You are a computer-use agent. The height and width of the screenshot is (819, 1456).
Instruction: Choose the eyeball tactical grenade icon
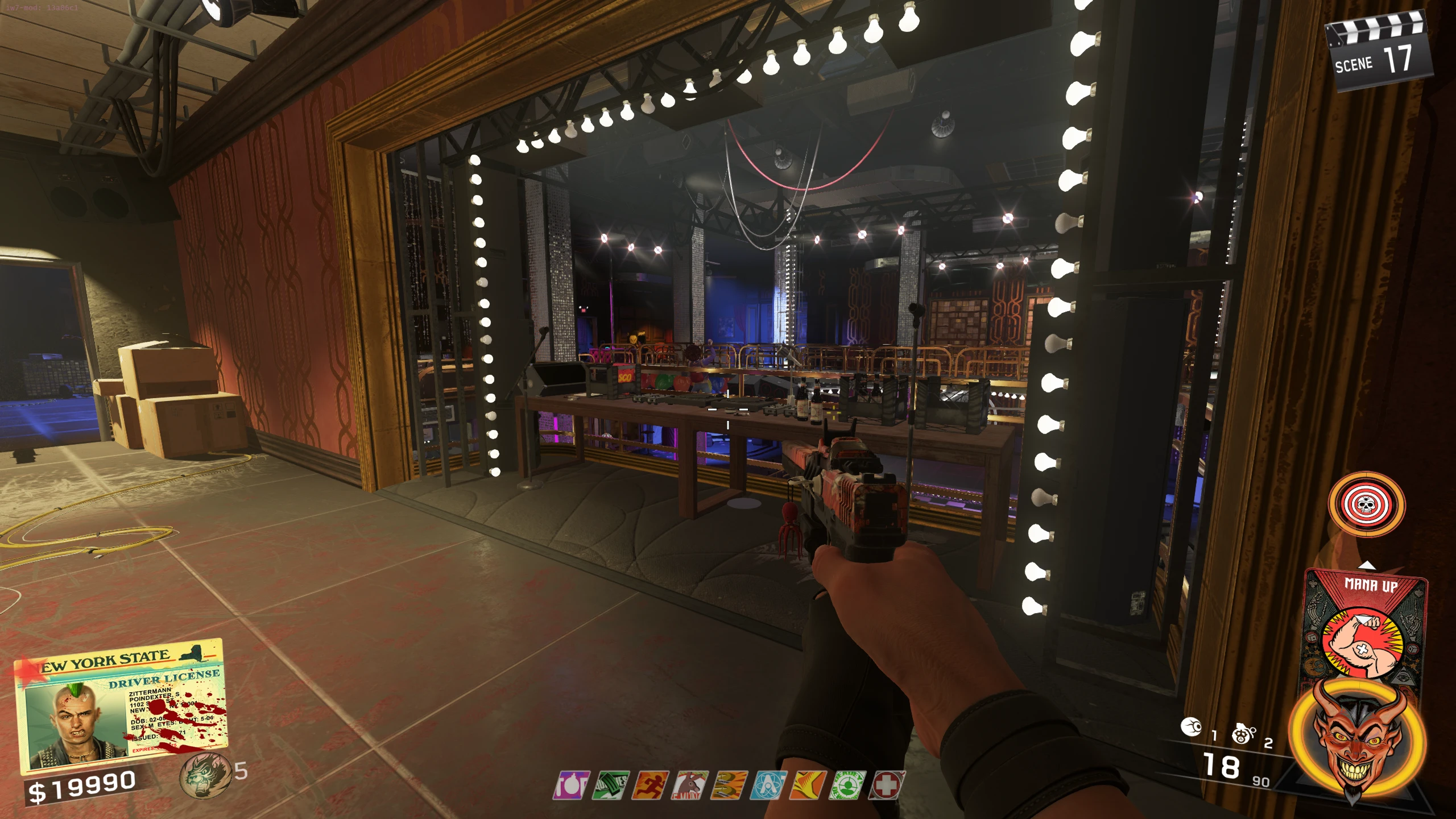(x=1192, y=727)
